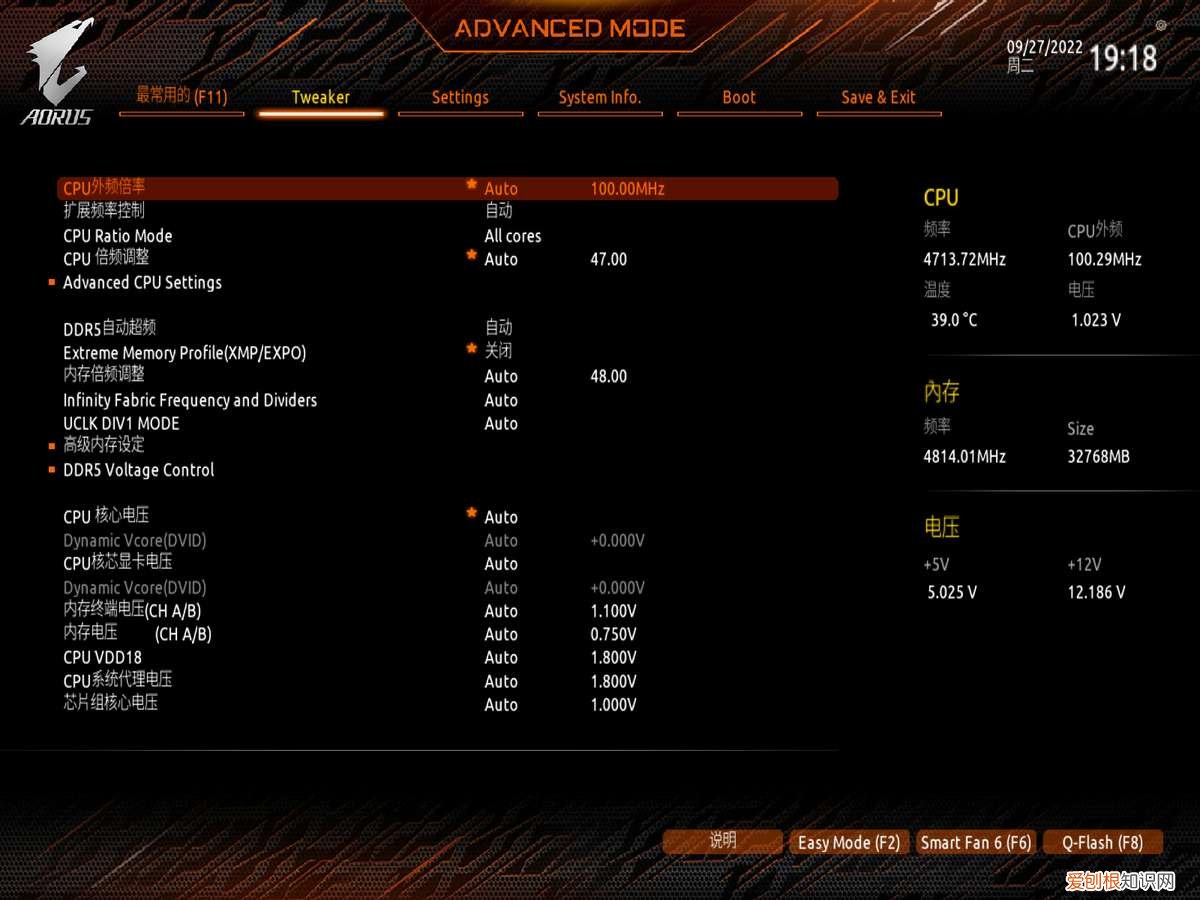Click the Tweaker tab
The height and width of the screenshot is (900, 1200).
[x=321, y=98]
